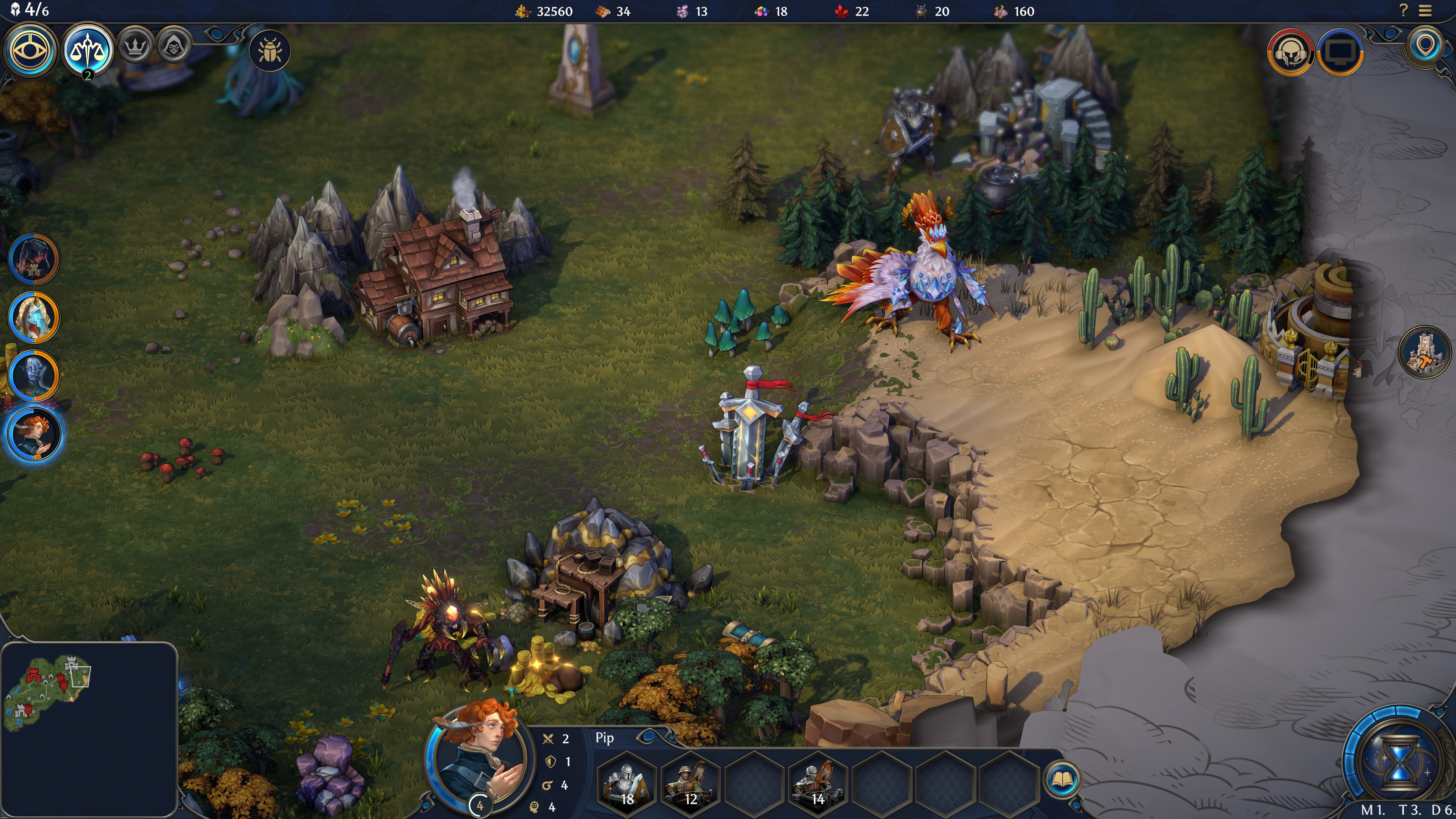Open the scarab beetle button

270,51
